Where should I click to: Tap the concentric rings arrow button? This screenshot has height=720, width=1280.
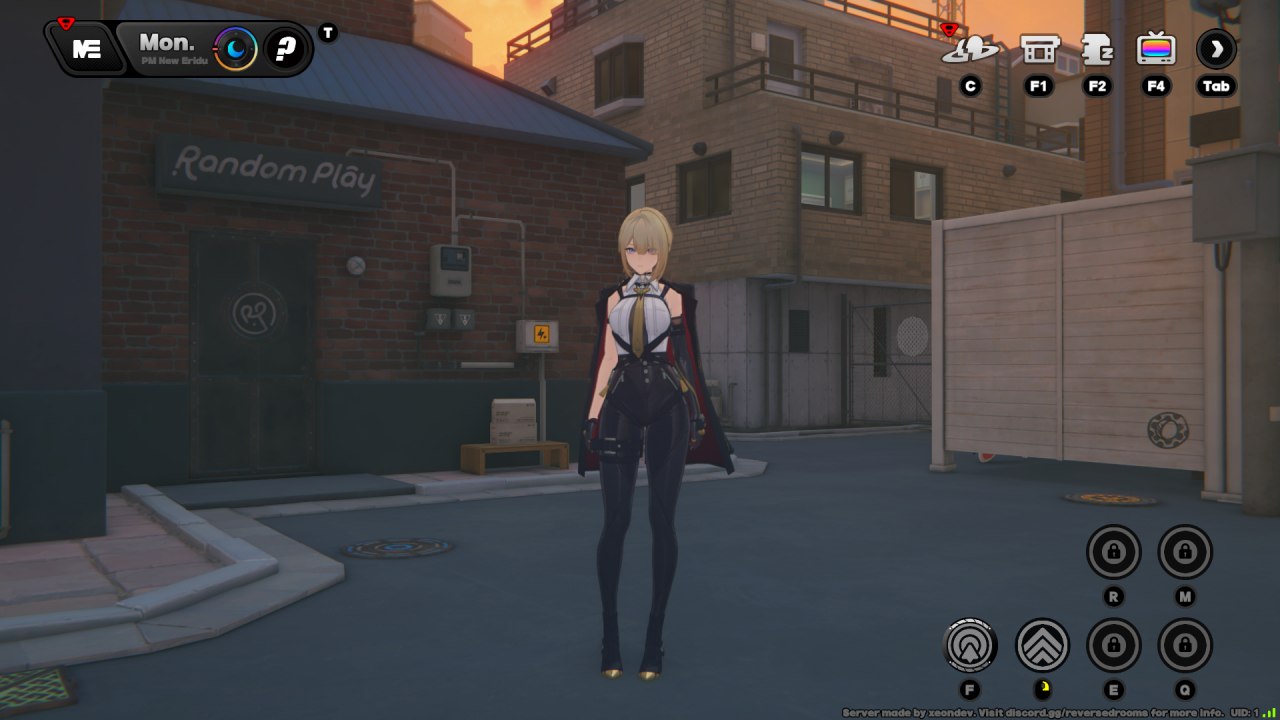pyautogui.click(x=970, y=645)
